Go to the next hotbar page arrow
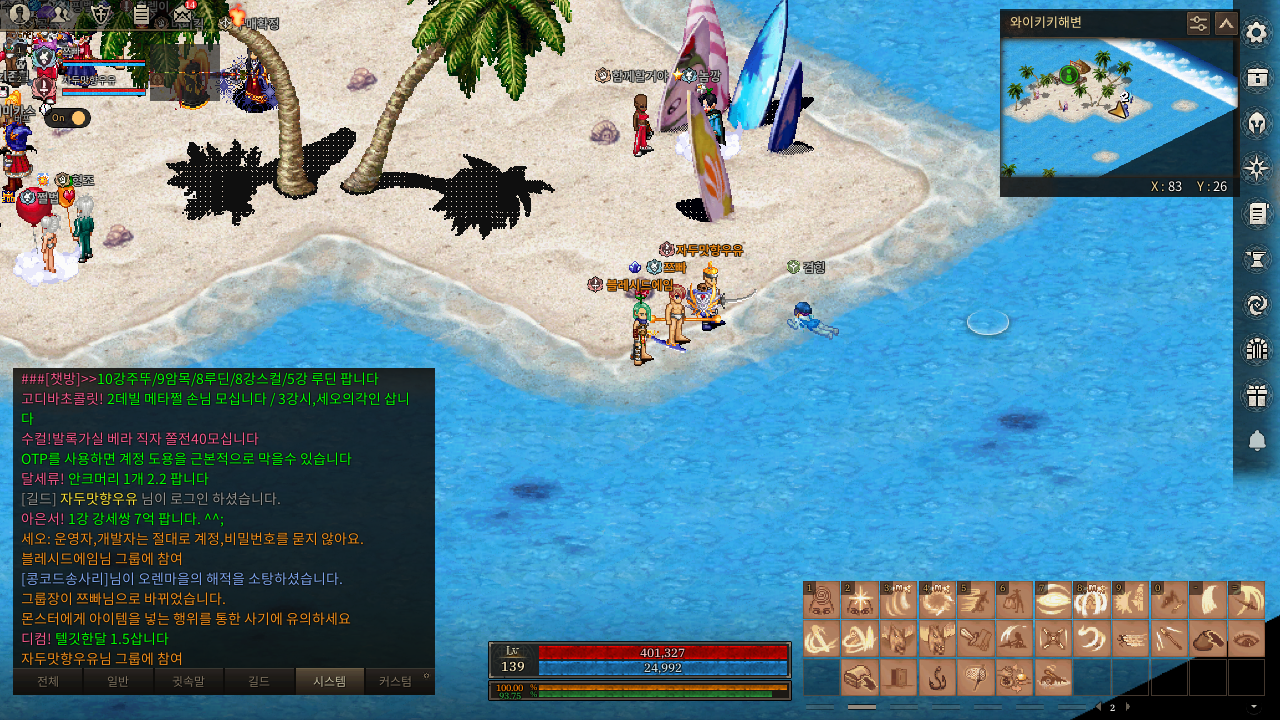The height and width of the screenshot is (720, 1280). (x=1128, y=707)
